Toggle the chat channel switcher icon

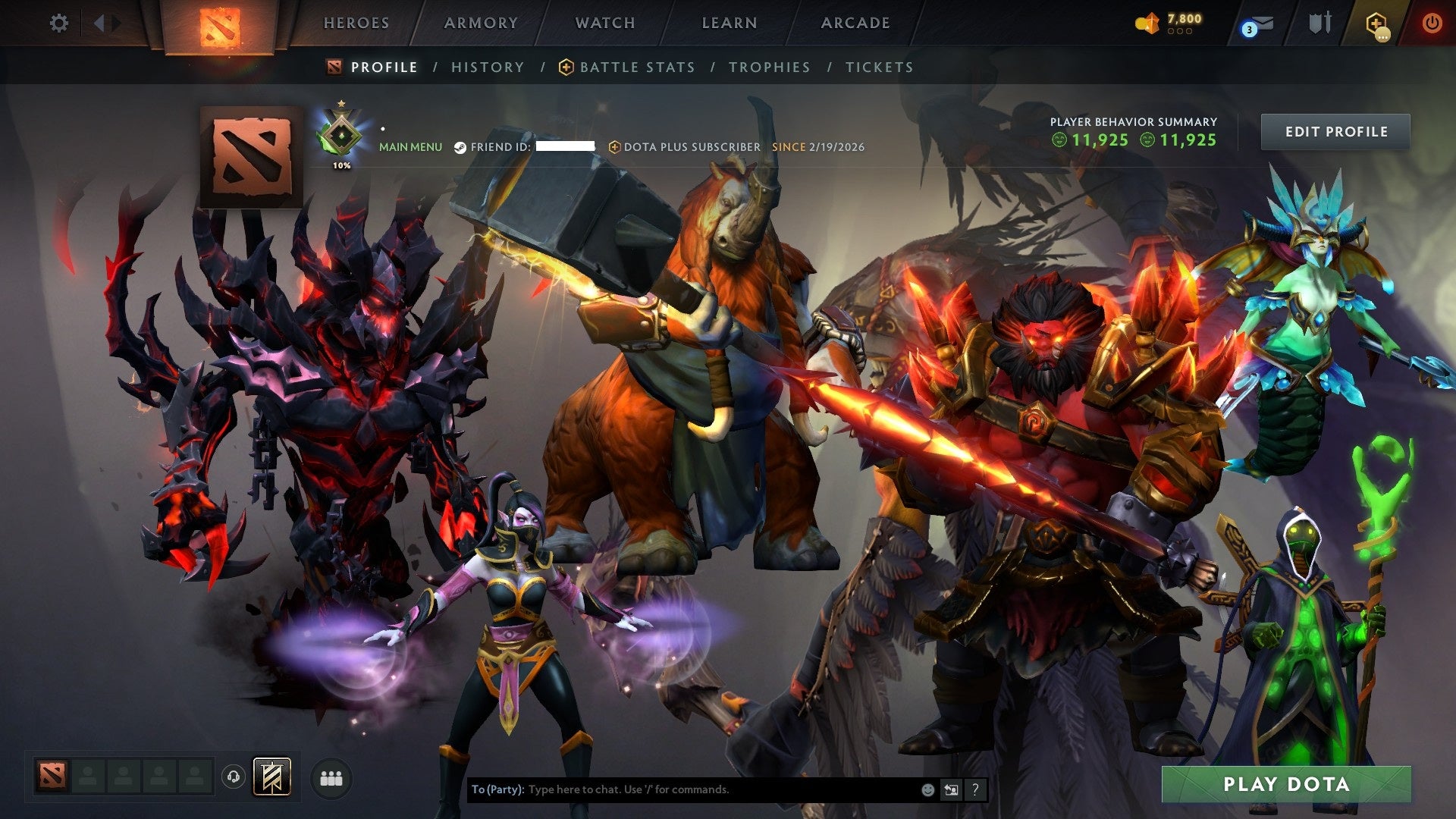[951, 789]
